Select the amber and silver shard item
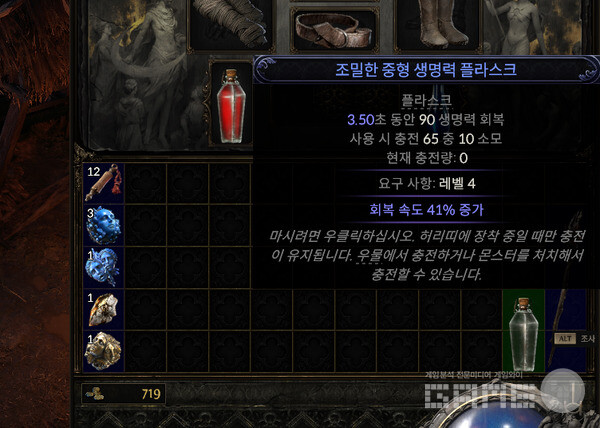Viewport: 600px width, 428px height. 103,310
